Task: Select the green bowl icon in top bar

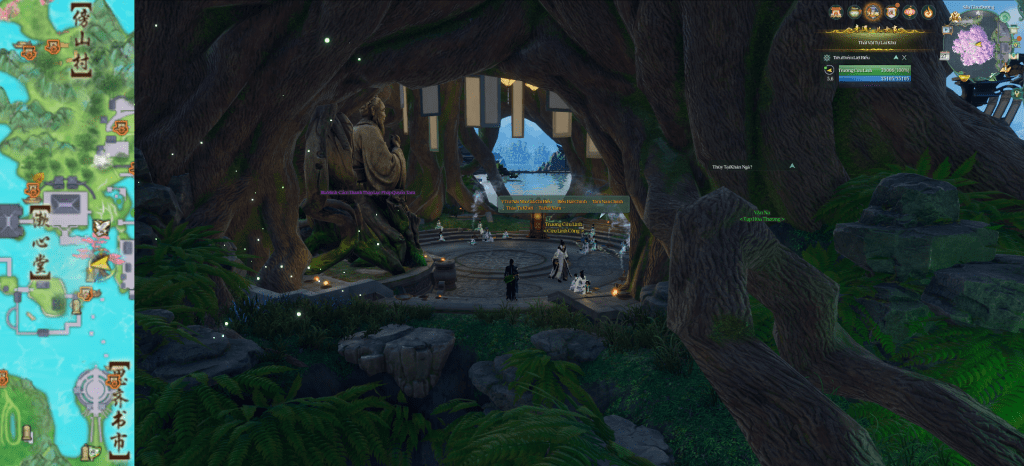Action: (854, 12)
